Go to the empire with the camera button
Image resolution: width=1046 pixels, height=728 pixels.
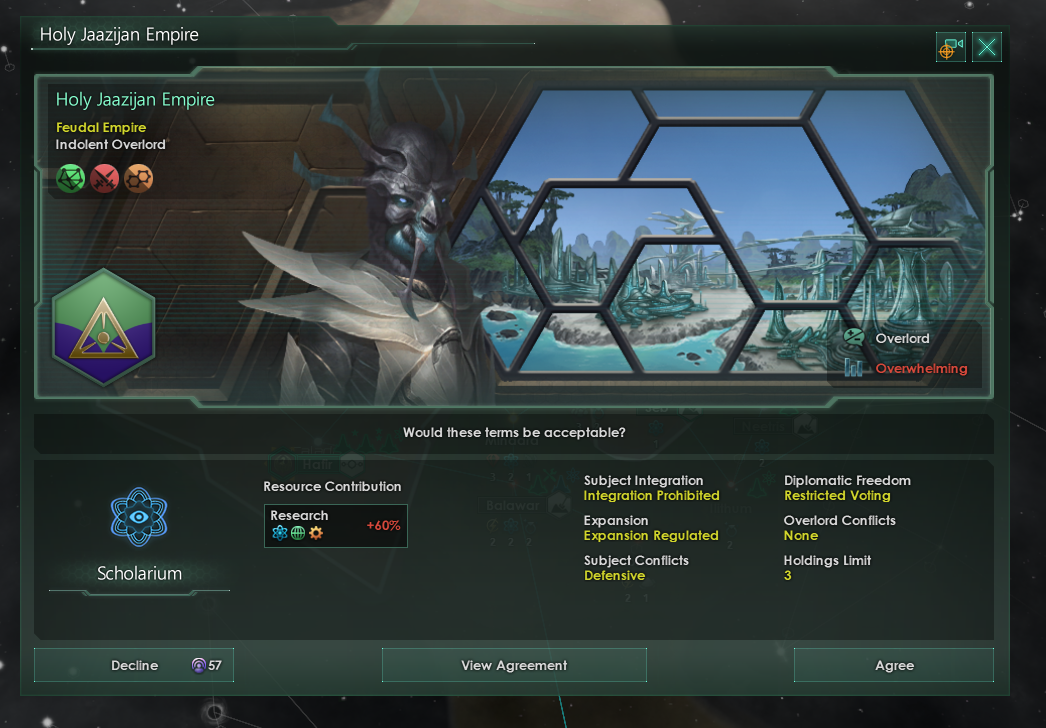[x=950, y=47]
